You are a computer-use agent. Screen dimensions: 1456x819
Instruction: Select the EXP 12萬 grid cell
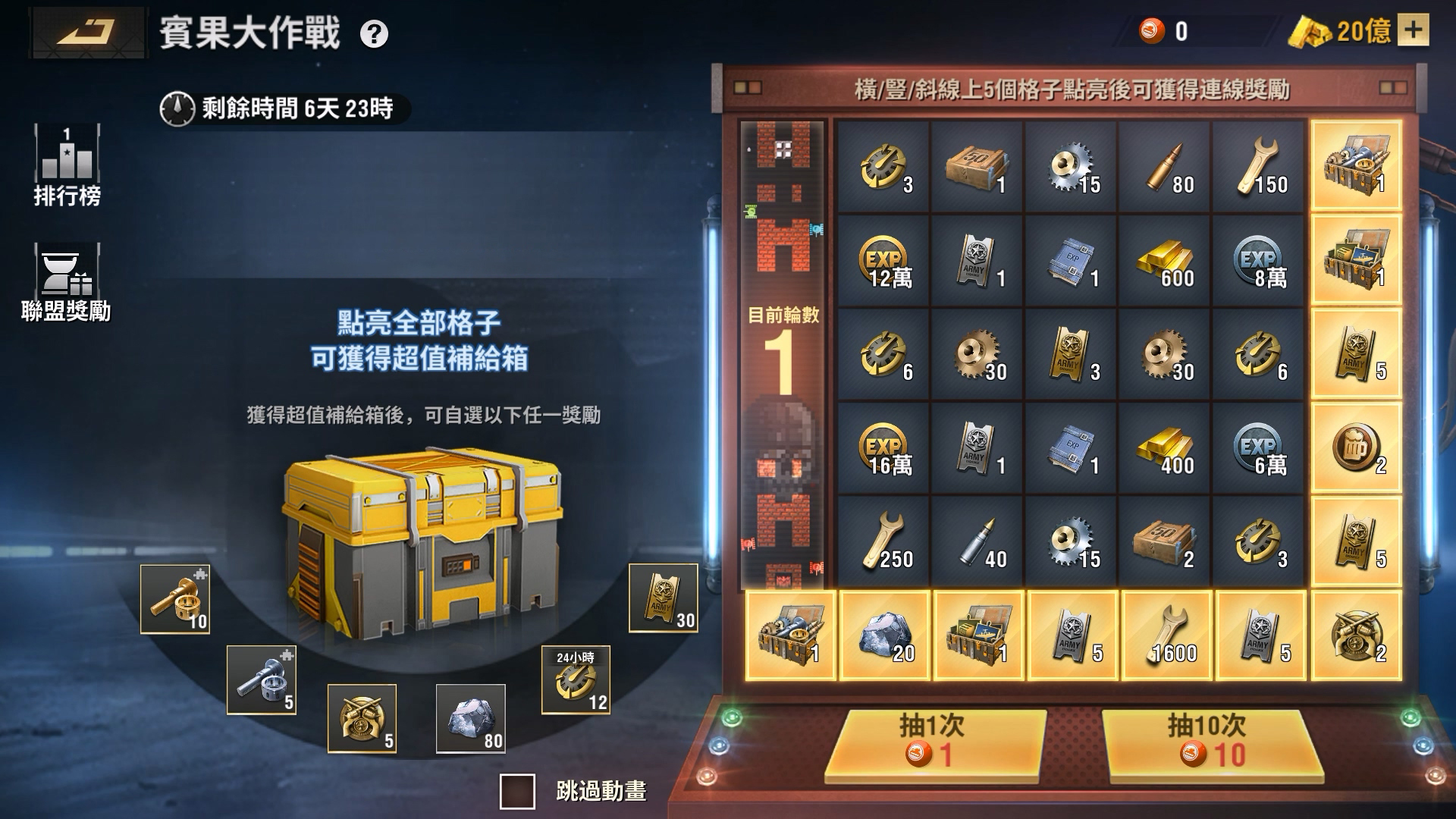pos(883,258)
